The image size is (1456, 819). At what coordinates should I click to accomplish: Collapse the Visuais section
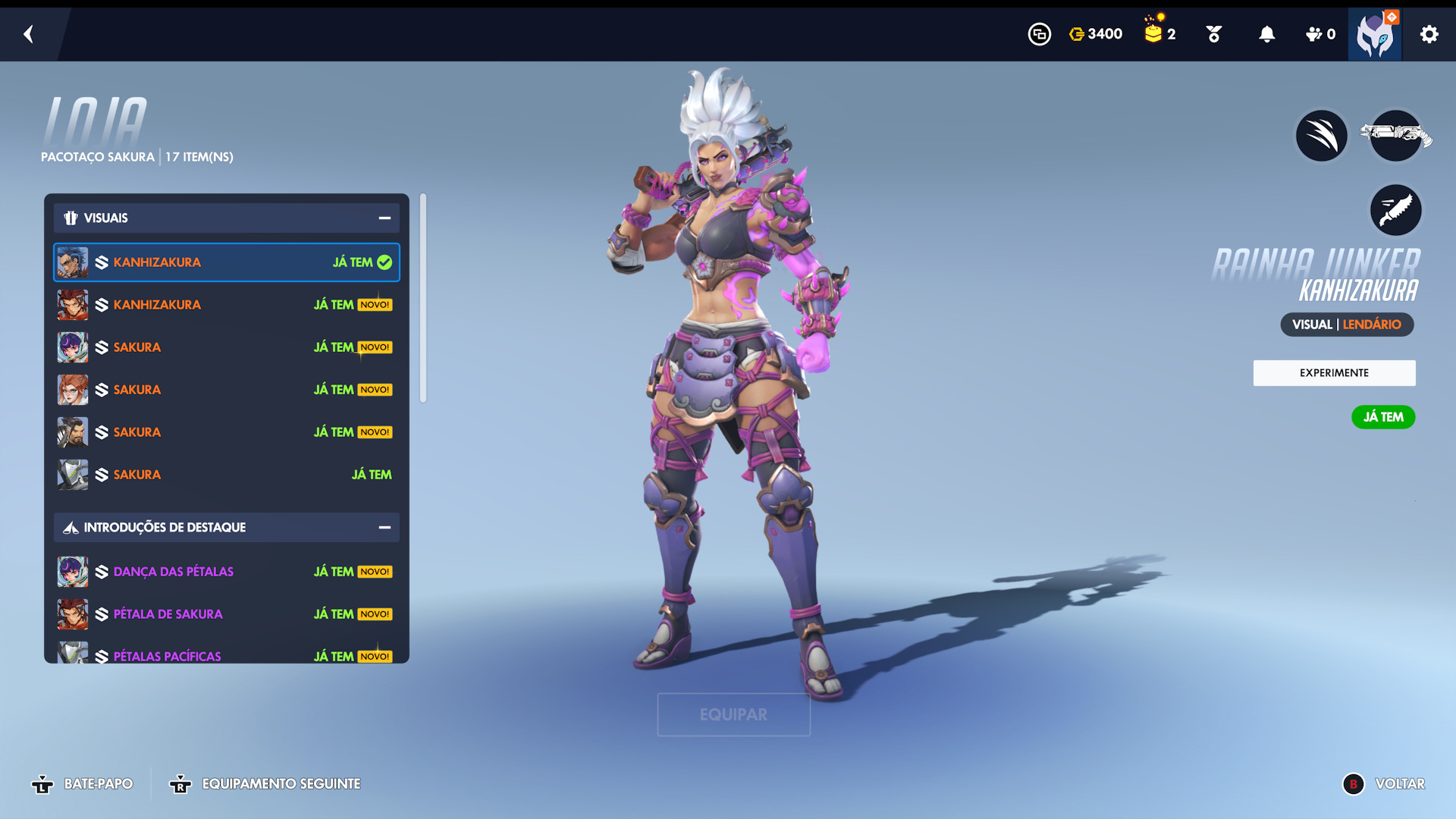pyautogui.click(x=384, y=218)
